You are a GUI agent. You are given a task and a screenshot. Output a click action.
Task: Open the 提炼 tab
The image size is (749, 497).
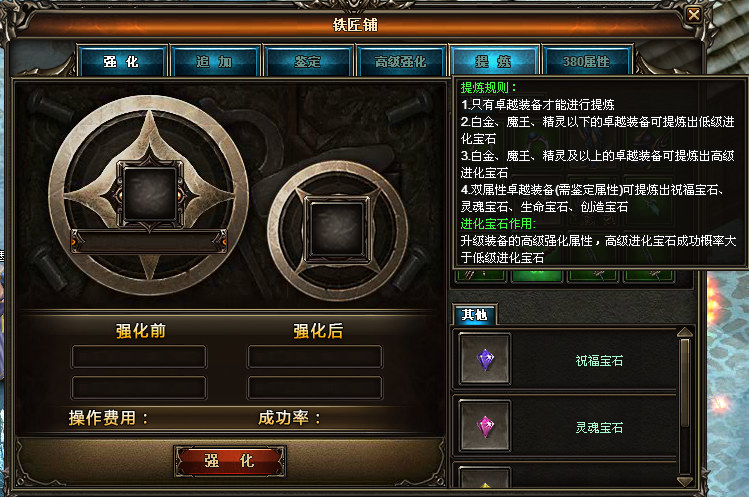pyautogui.click(x=494, y=62)
